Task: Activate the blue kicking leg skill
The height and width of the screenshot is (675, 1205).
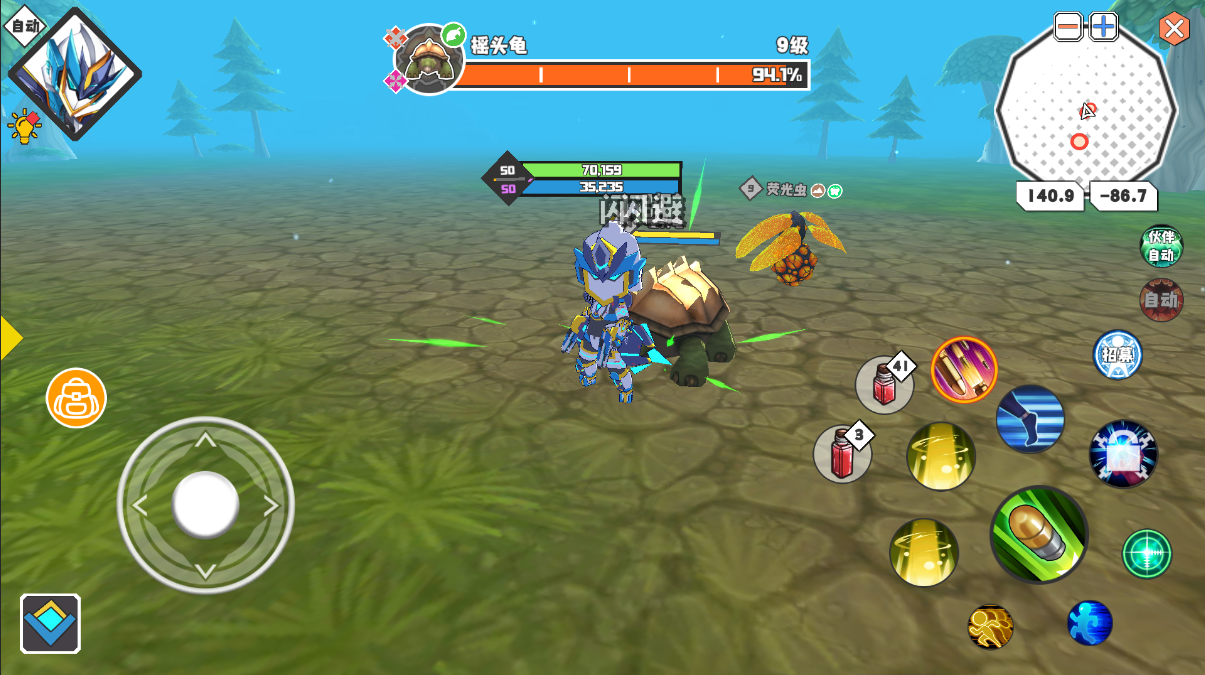Action: pyautogui.click(x=1030, y=418)
